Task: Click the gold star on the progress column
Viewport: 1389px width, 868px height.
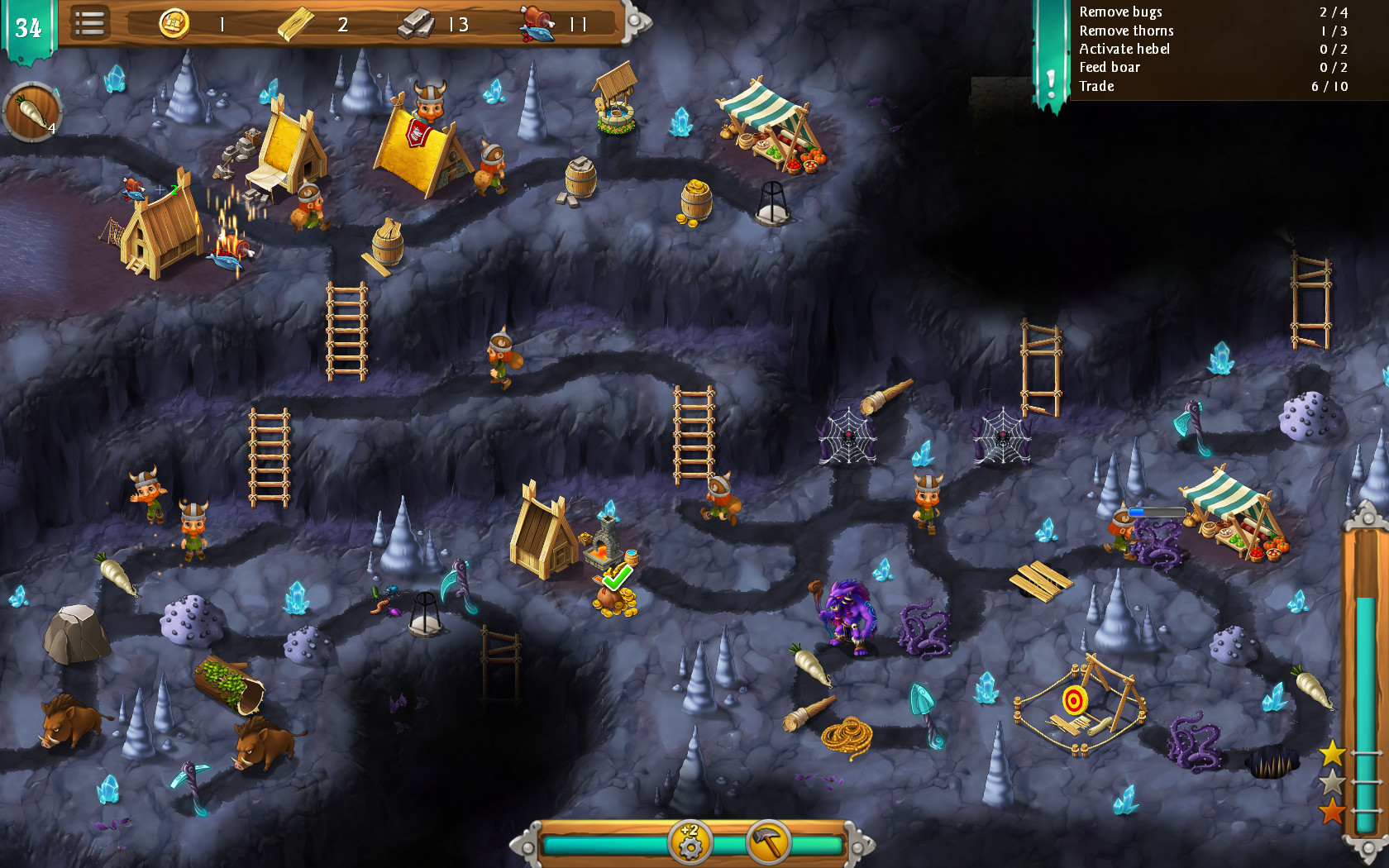Action: (1333, 753)
